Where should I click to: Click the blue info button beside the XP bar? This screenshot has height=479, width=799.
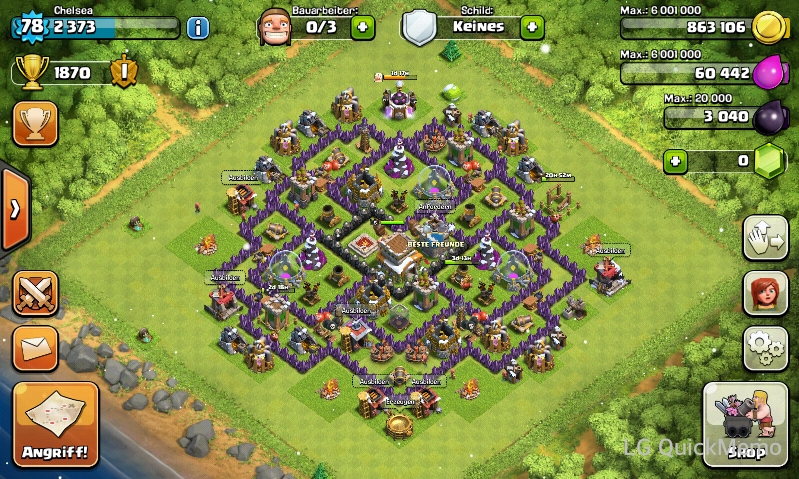(x=198, y=26)
